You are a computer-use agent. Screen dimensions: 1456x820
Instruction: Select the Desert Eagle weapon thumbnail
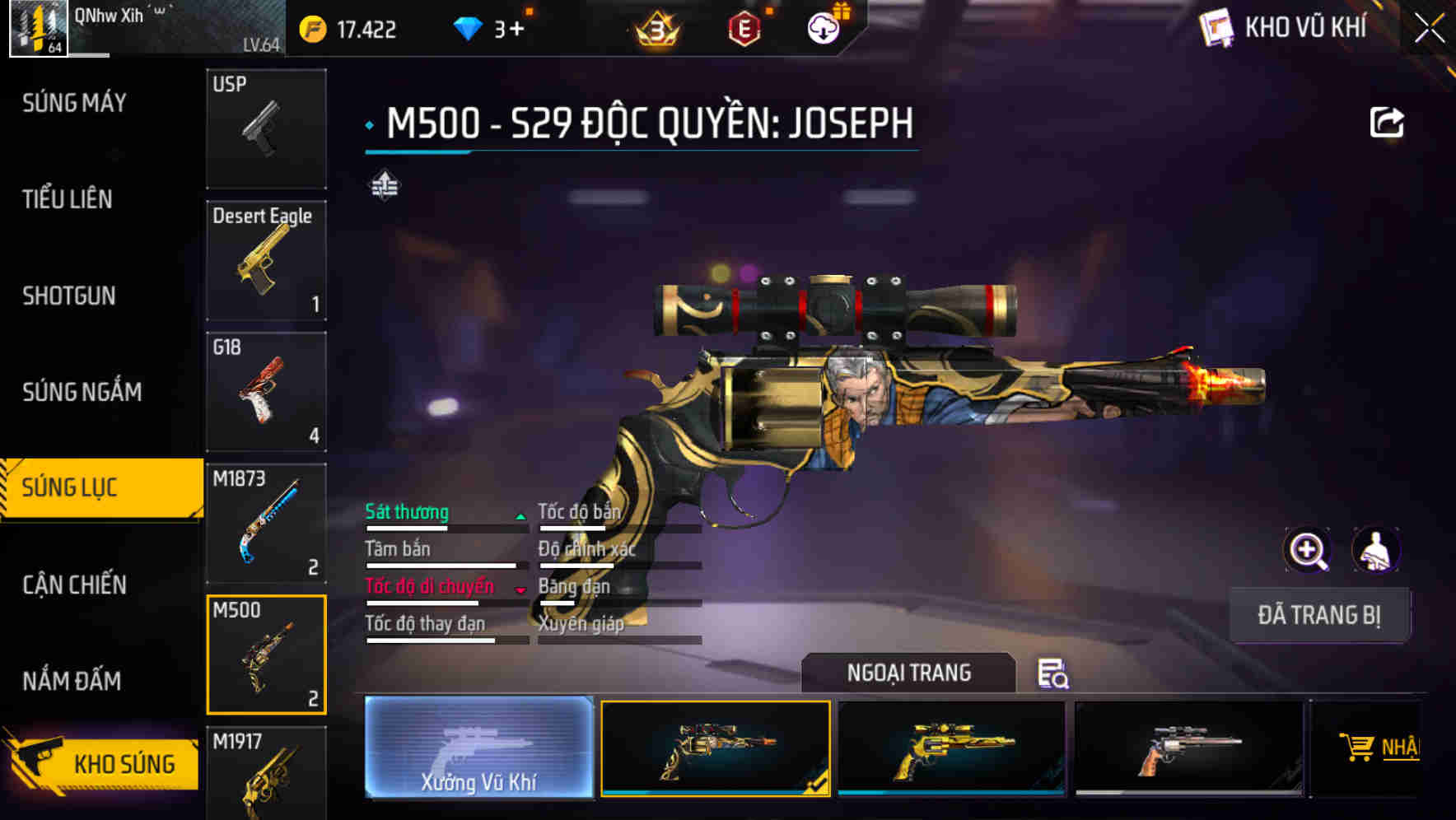[266, 259]
